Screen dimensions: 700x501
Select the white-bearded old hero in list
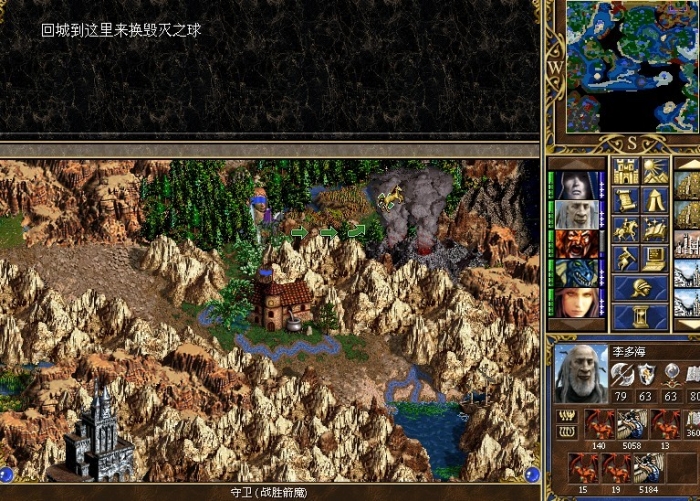click(x=577, y=214)
